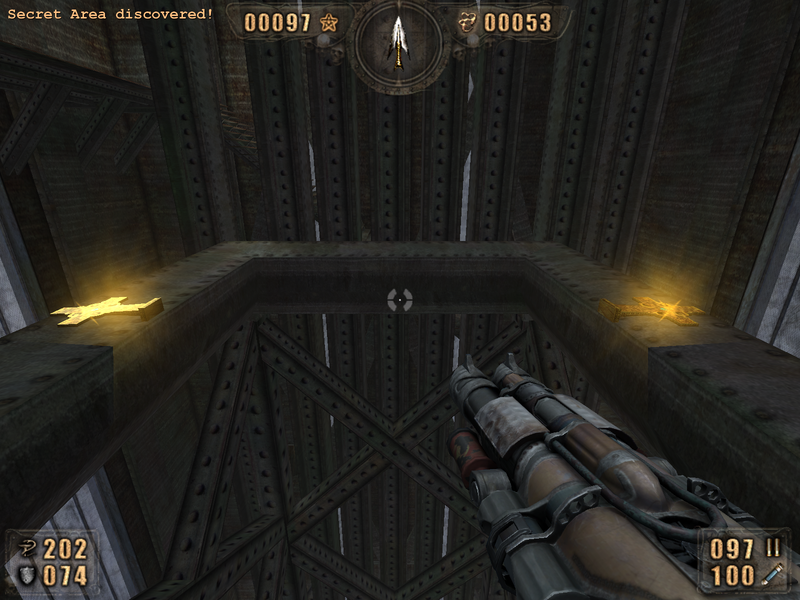
Task: Click the compass arrow at top center
Action: click(x=399, y=40)
